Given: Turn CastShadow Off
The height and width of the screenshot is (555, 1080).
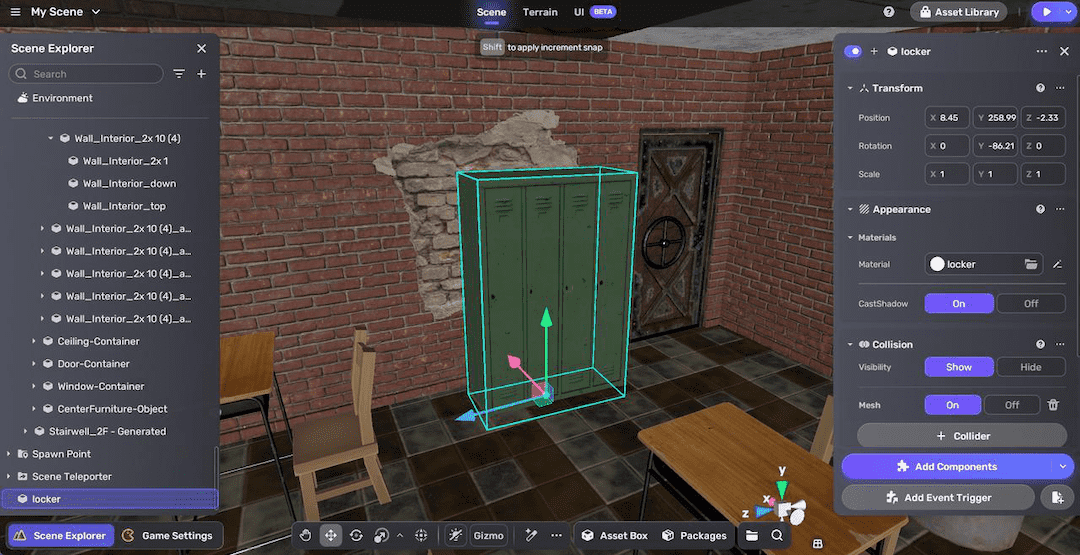Looking at the screenshot, I should coord(1030,303).
